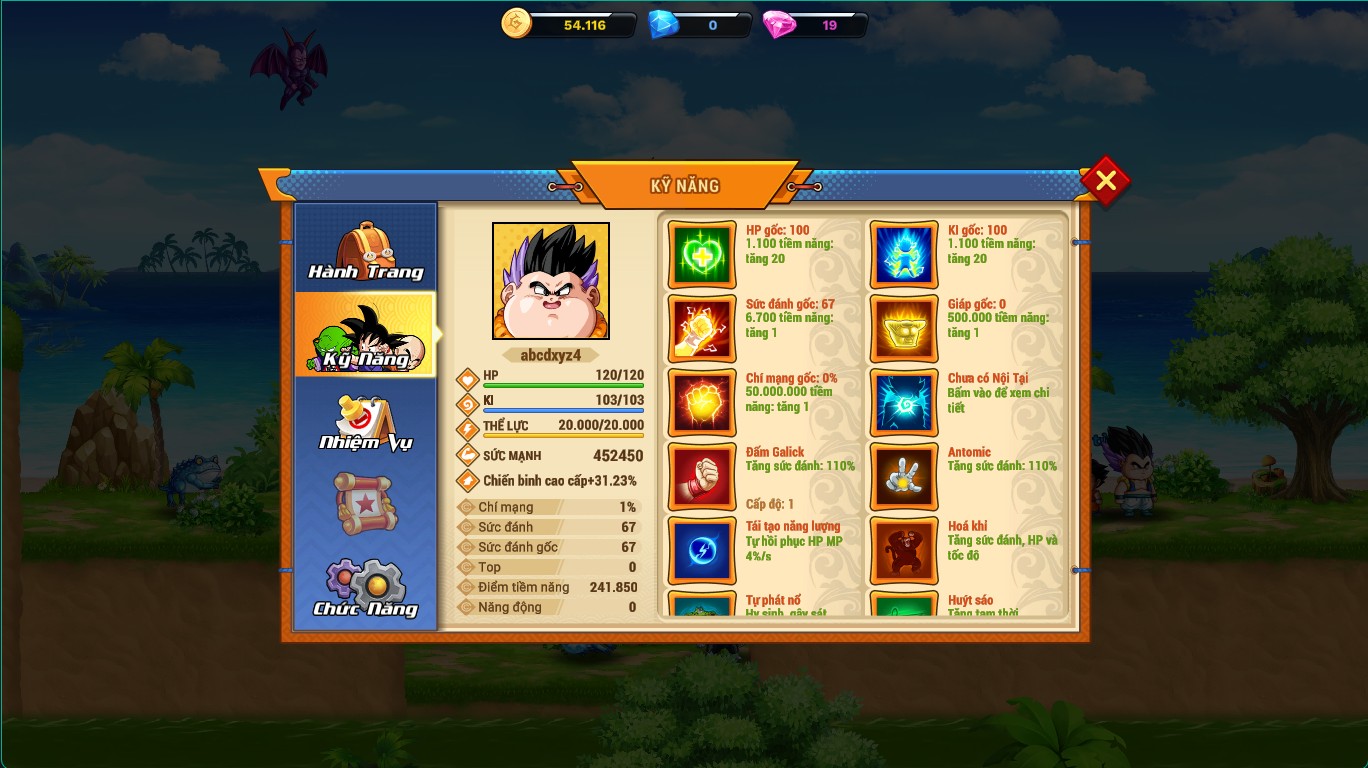Viewport: 1368px width, 768px height.
Task: Click the gold coin currency icon
Action: click(x=516, y=23)
